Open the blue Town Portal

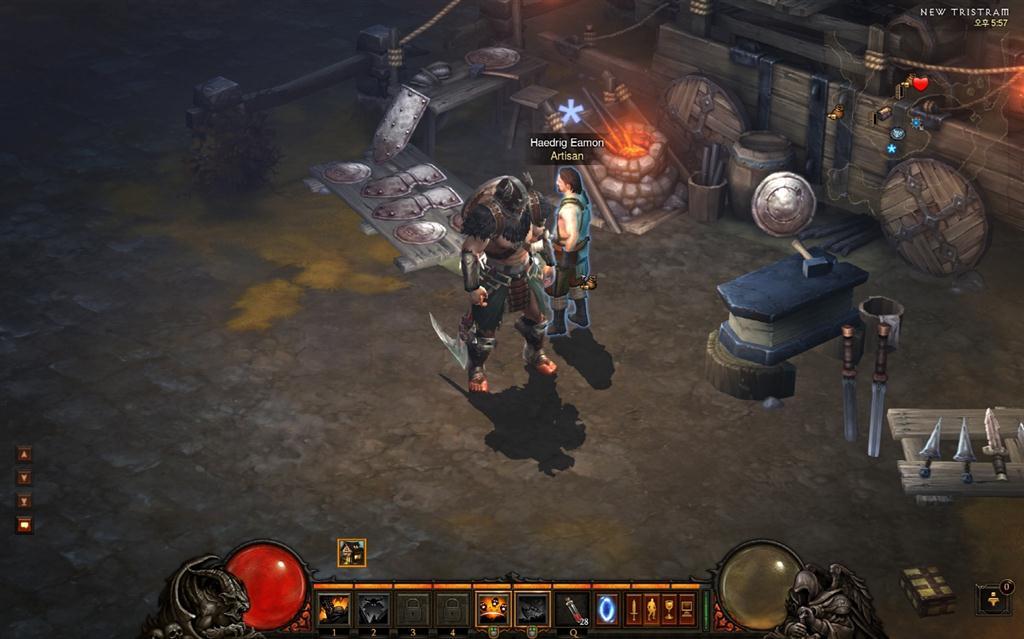[x=607, y=608]
